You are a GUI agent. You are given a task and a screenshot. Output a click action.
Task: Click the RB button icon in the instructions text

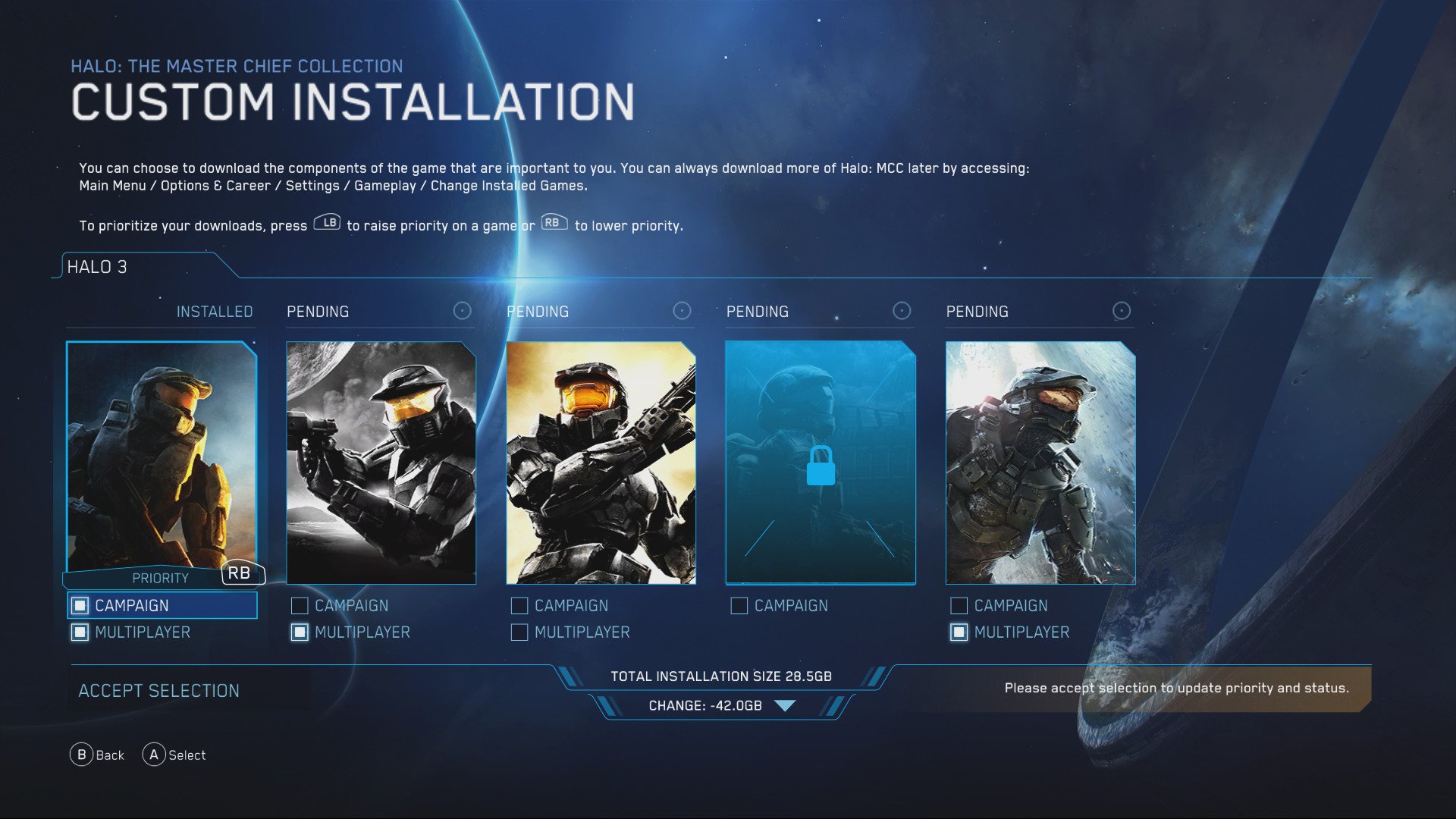pos(553,222)
